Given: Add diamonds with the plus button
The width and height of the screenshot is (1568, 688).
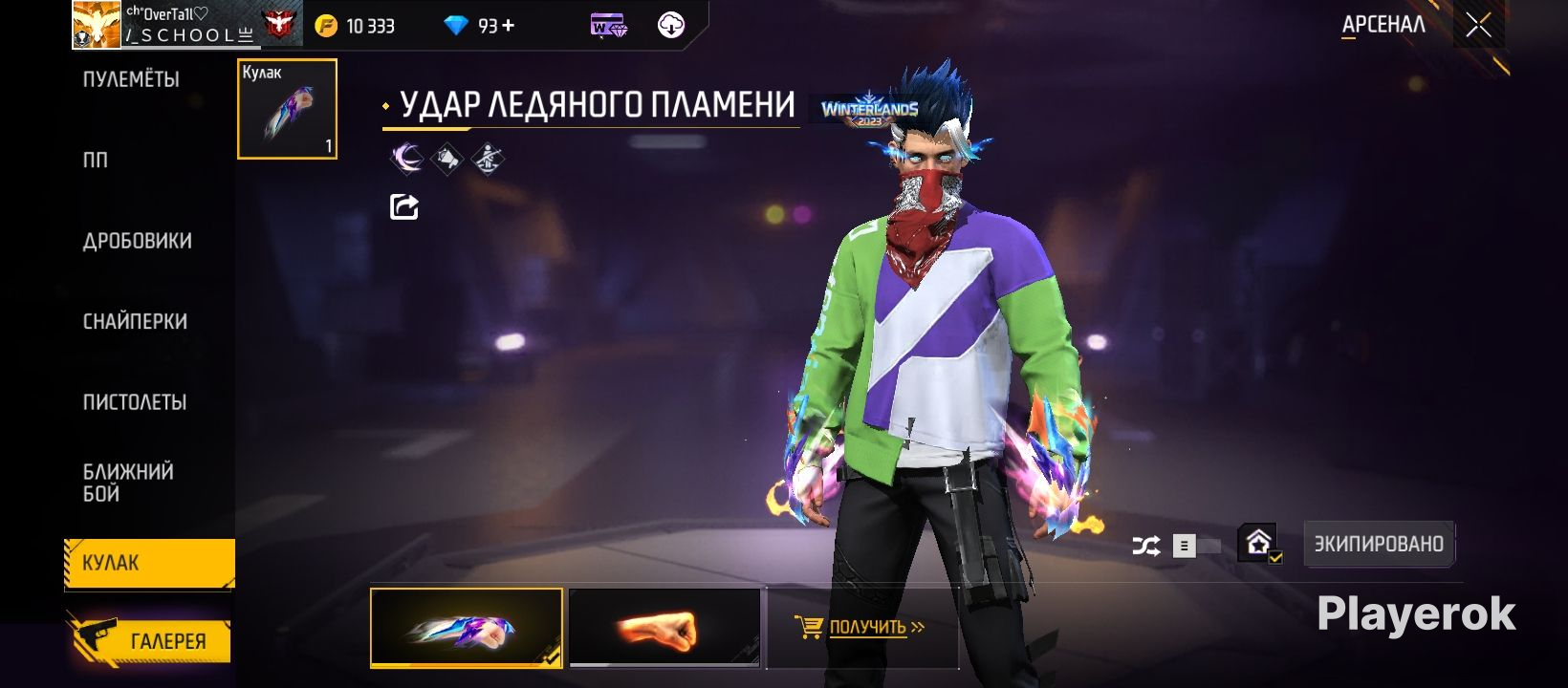Looking at the screenshot, I should 508,26.
